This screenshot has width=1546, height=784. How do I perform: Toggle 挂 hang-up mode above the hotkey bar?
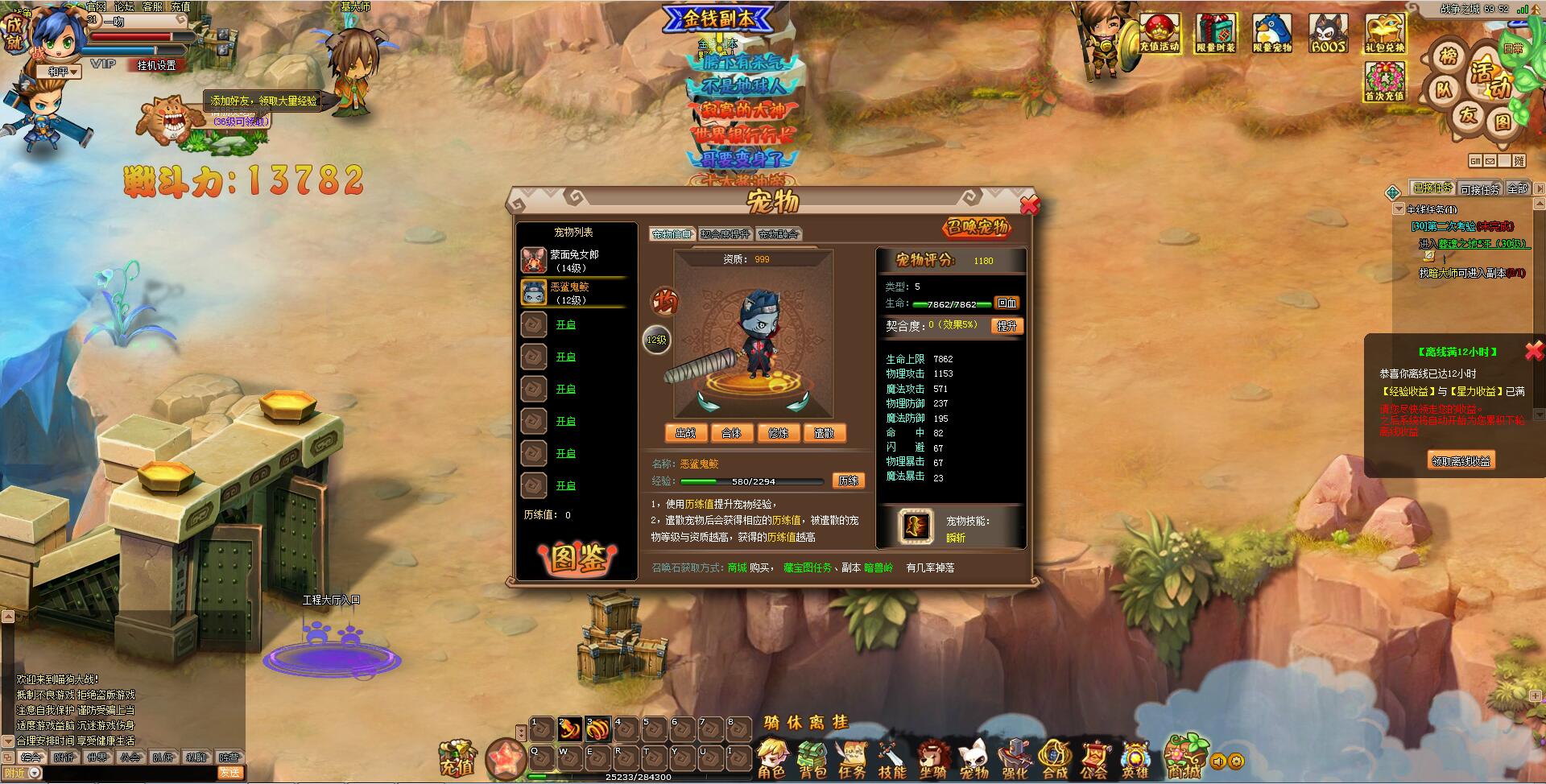coord(842,723)
